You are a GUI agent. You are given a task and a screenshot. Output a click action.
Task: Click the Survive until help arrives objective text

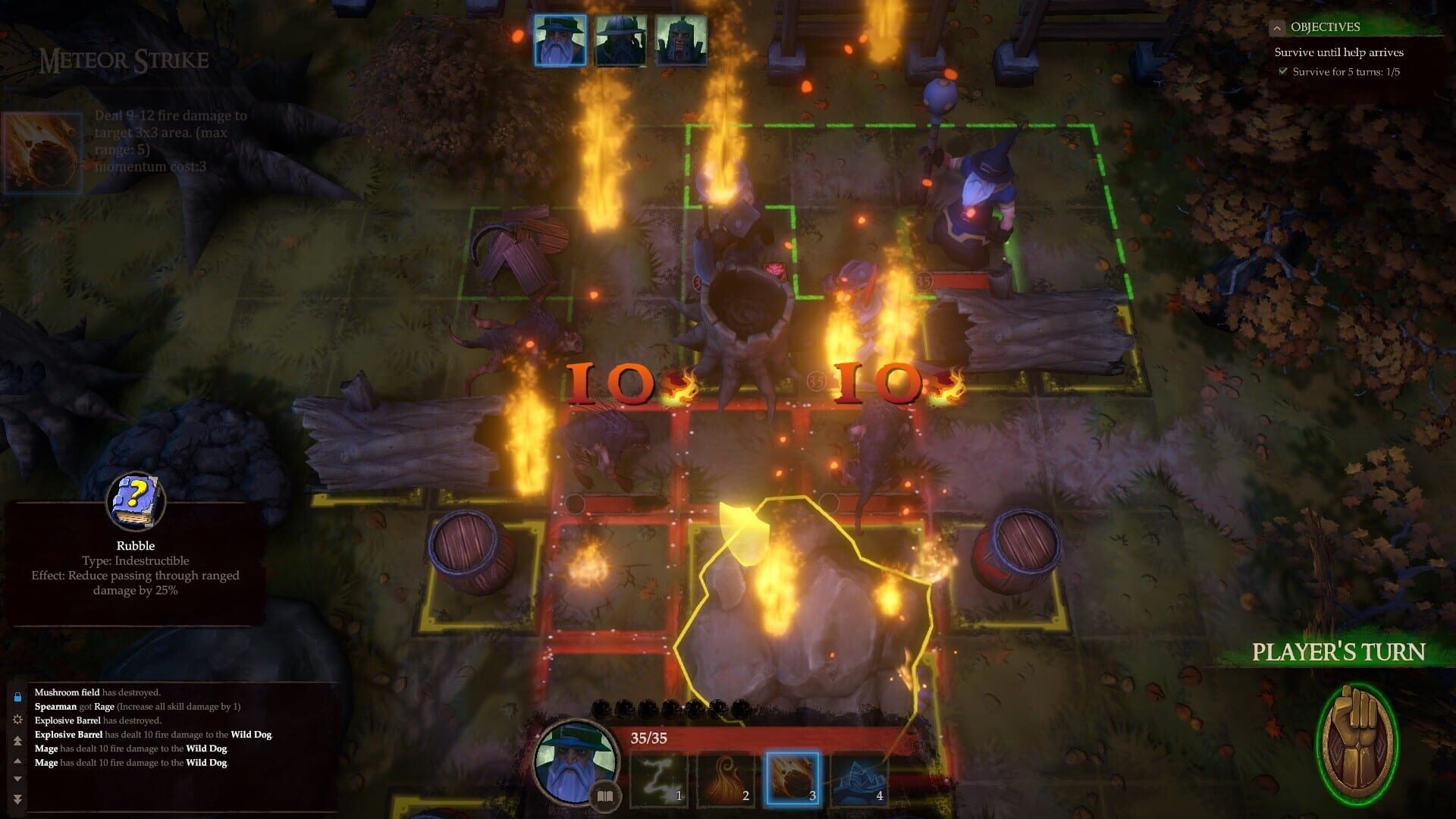pos(1339,52)
